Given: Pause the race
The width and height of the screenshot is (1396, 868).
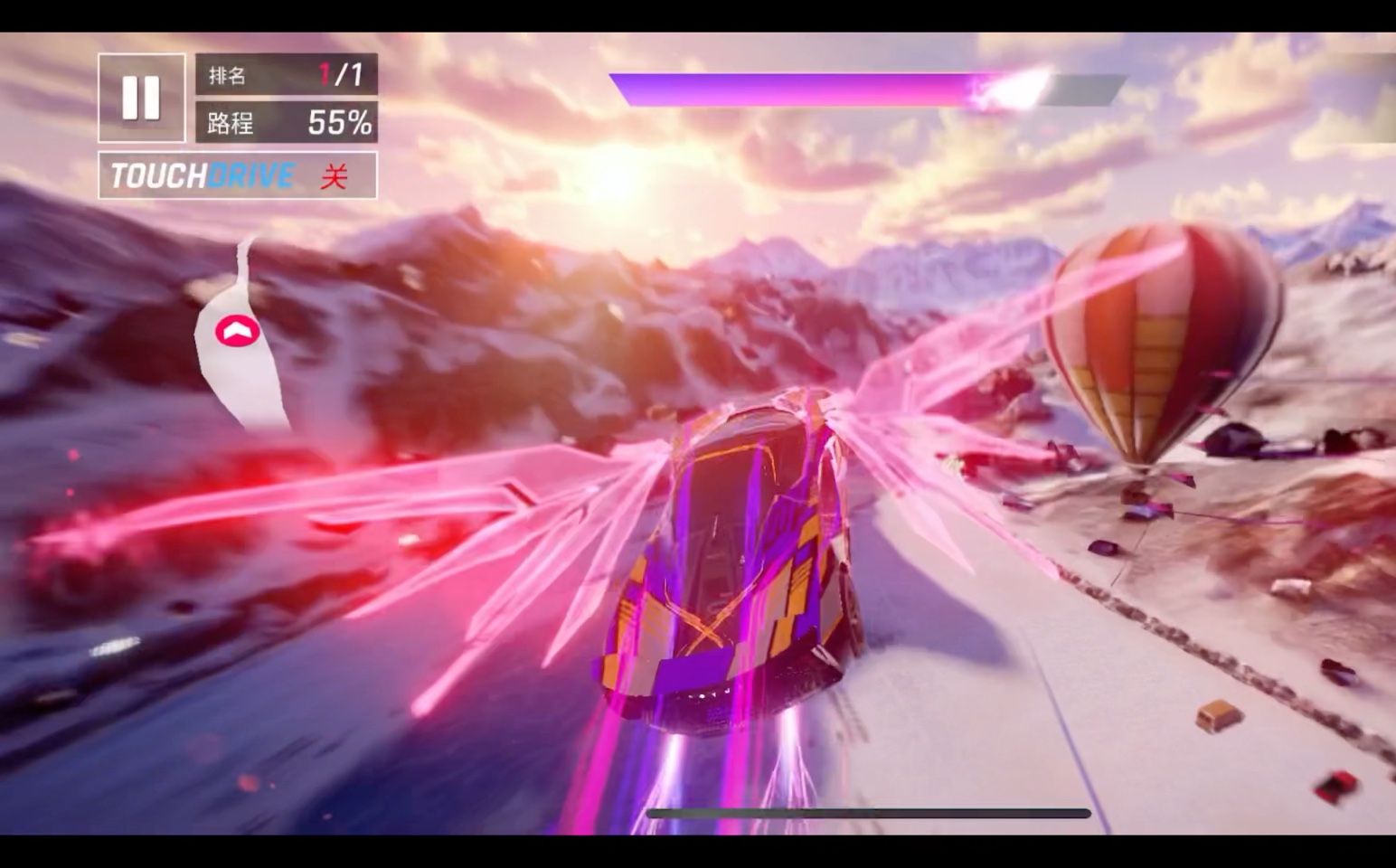Looking at the screenshot, I should [141, 98].
